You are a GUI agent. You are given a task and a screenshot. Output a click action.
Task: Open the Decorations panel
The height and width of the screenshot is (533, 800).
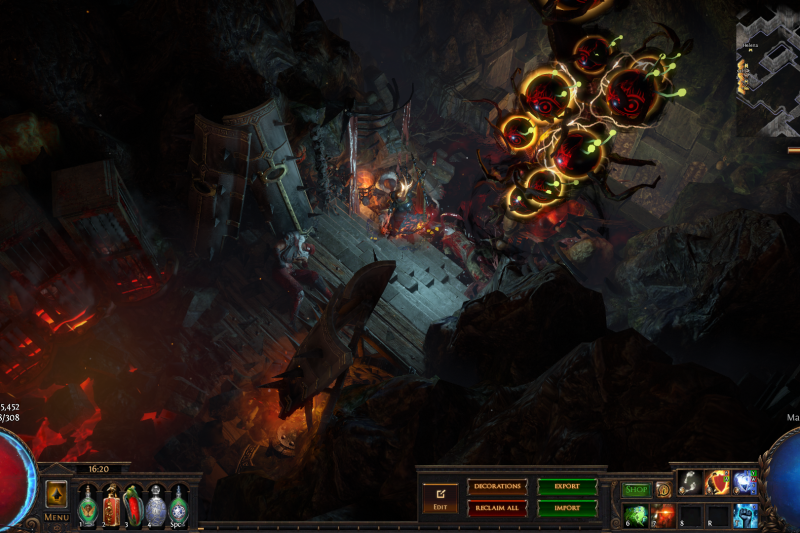tap(497, 487)
